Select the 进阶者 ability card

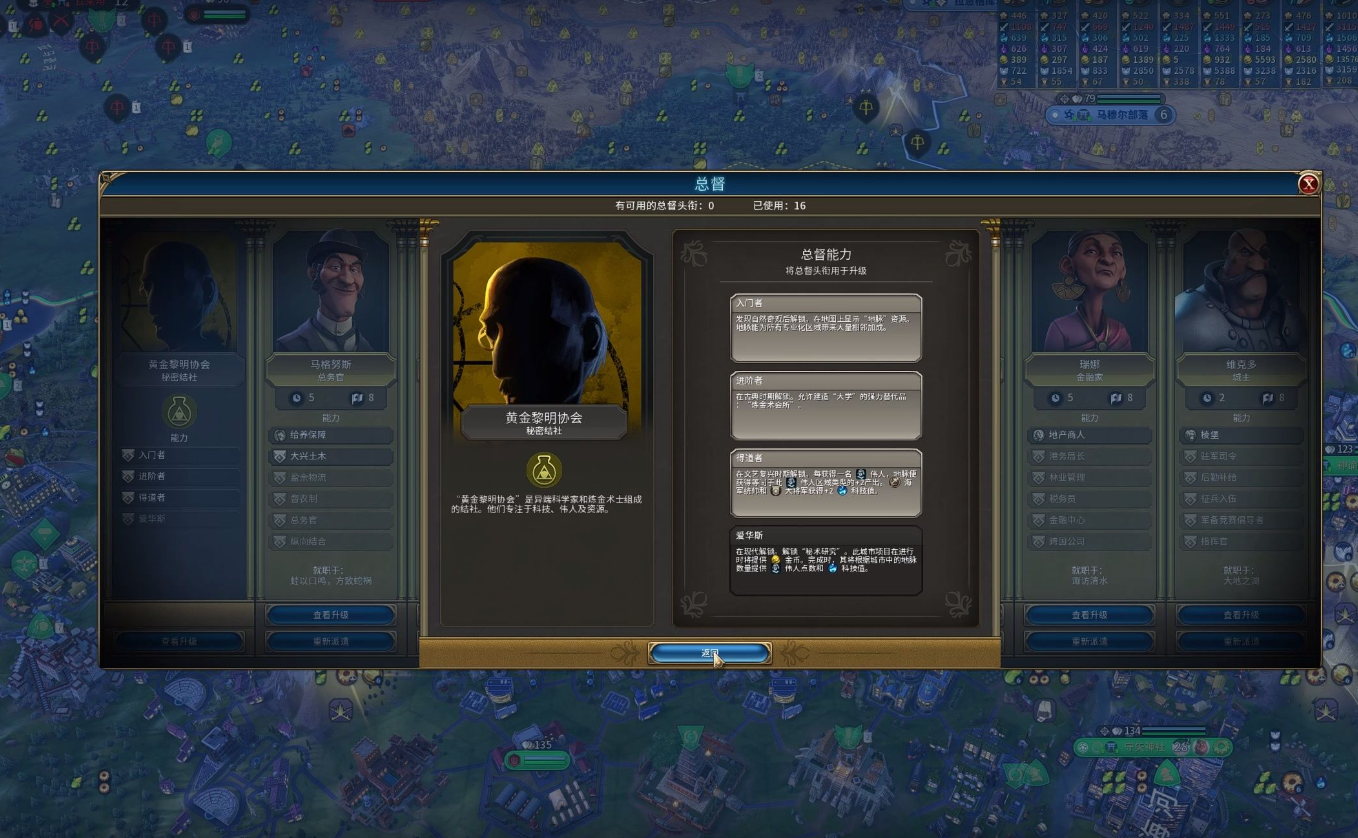pos(825,405)
